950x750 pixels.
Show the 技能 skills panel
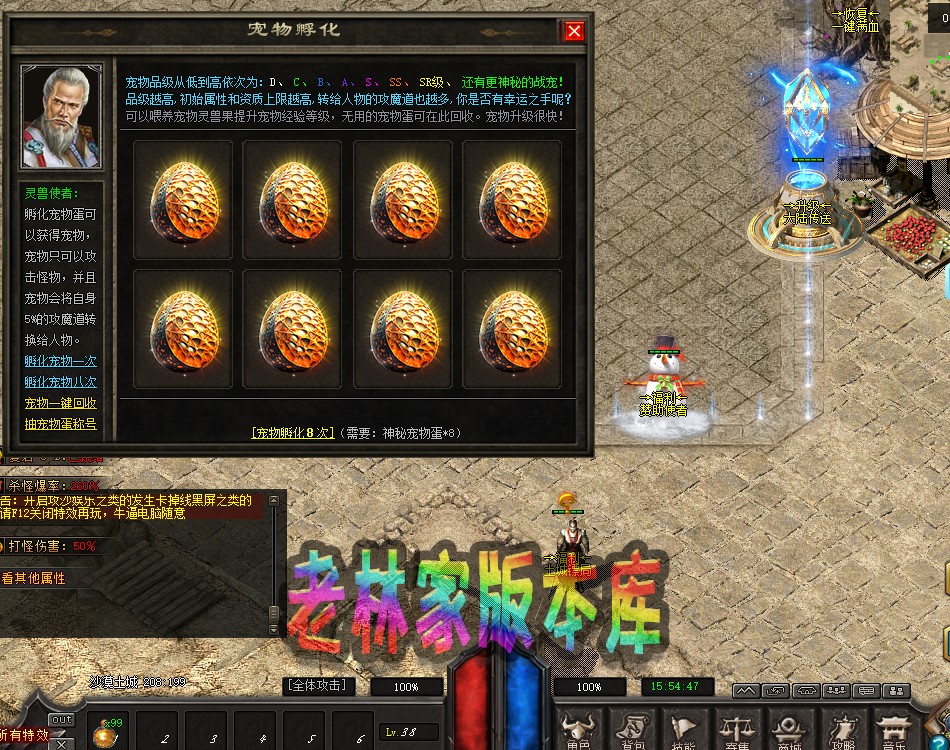click(x=683, y=731)
